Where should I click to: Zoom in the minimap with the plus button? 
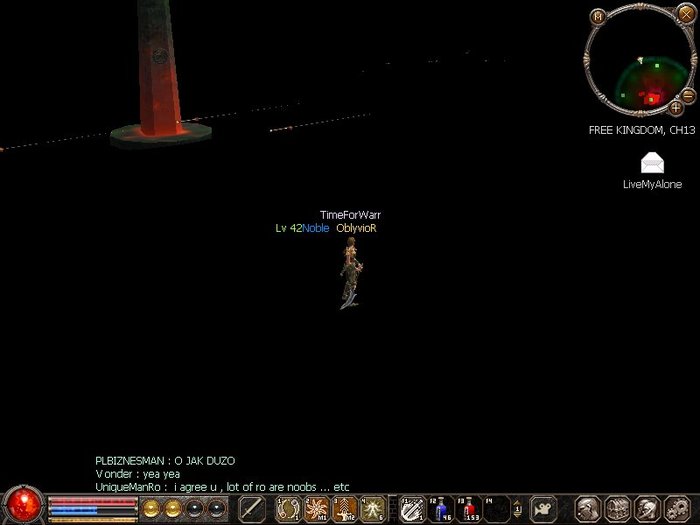(676, 107)
